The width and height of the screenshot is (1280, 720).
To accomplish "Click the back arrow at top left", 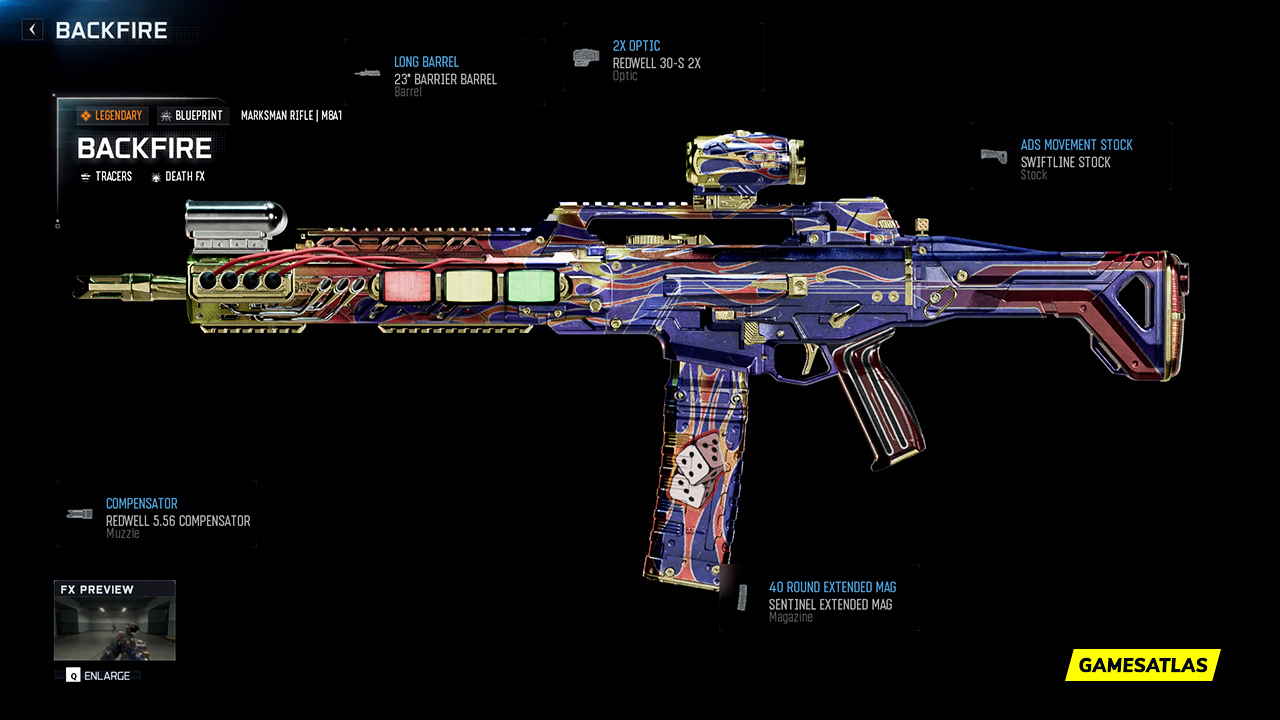I will pyautogui.click(x=31, y=29).
